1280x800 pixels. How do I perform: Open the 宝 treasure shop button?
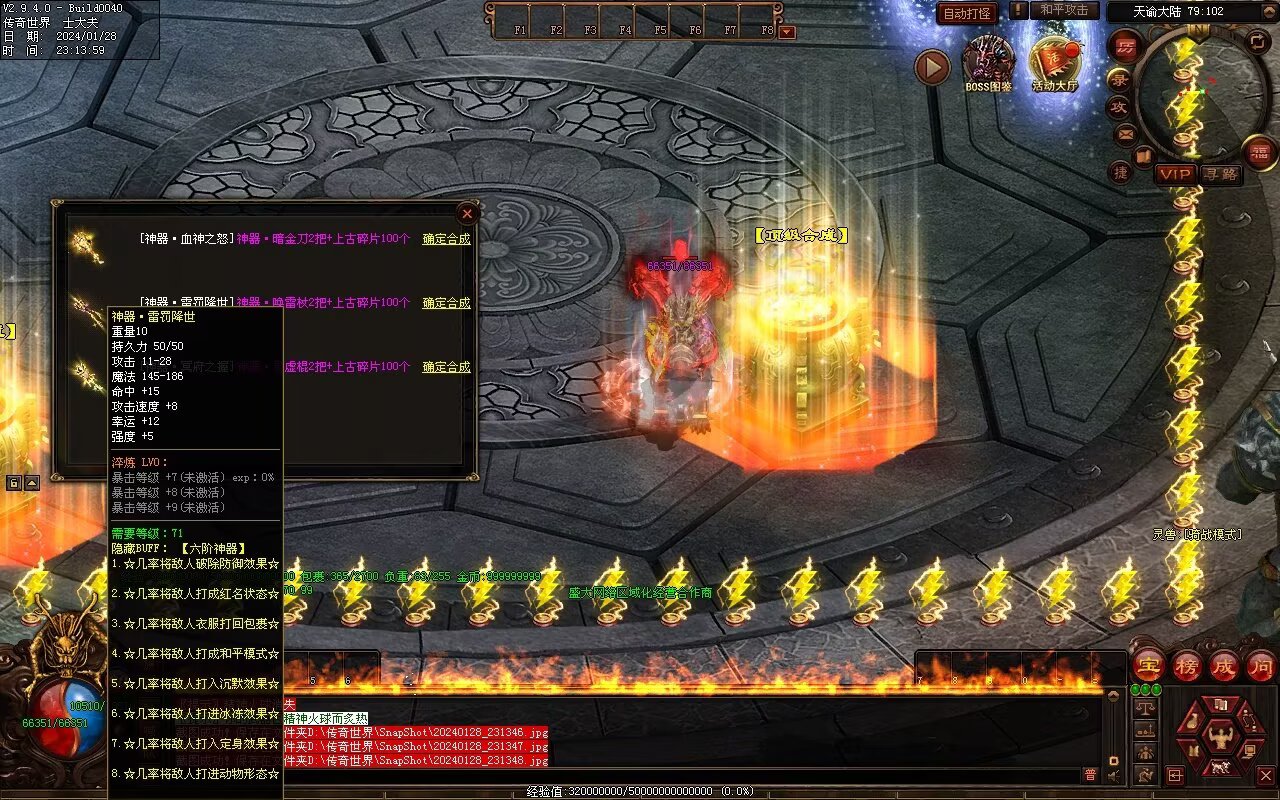click(1148, 665)
